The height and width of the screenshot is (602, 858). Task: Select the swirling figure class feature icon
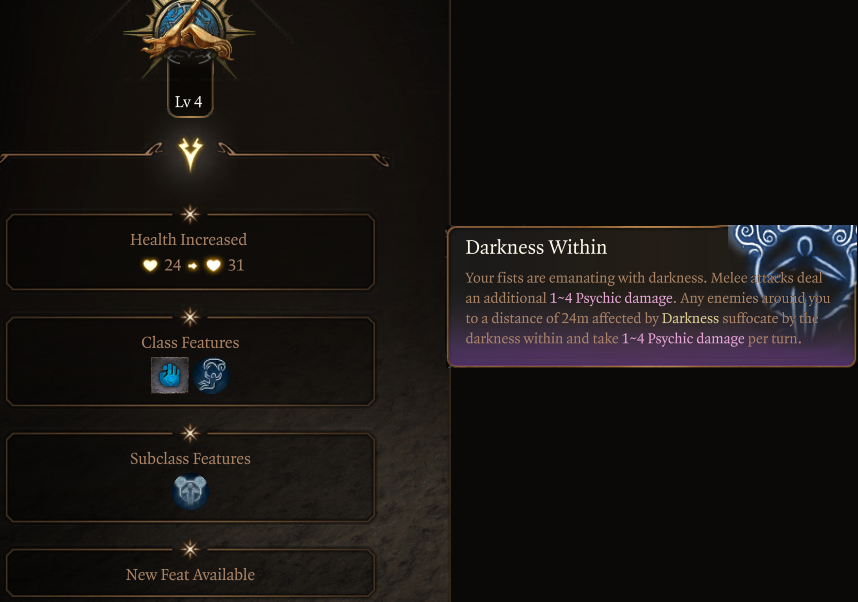point(211,376)
